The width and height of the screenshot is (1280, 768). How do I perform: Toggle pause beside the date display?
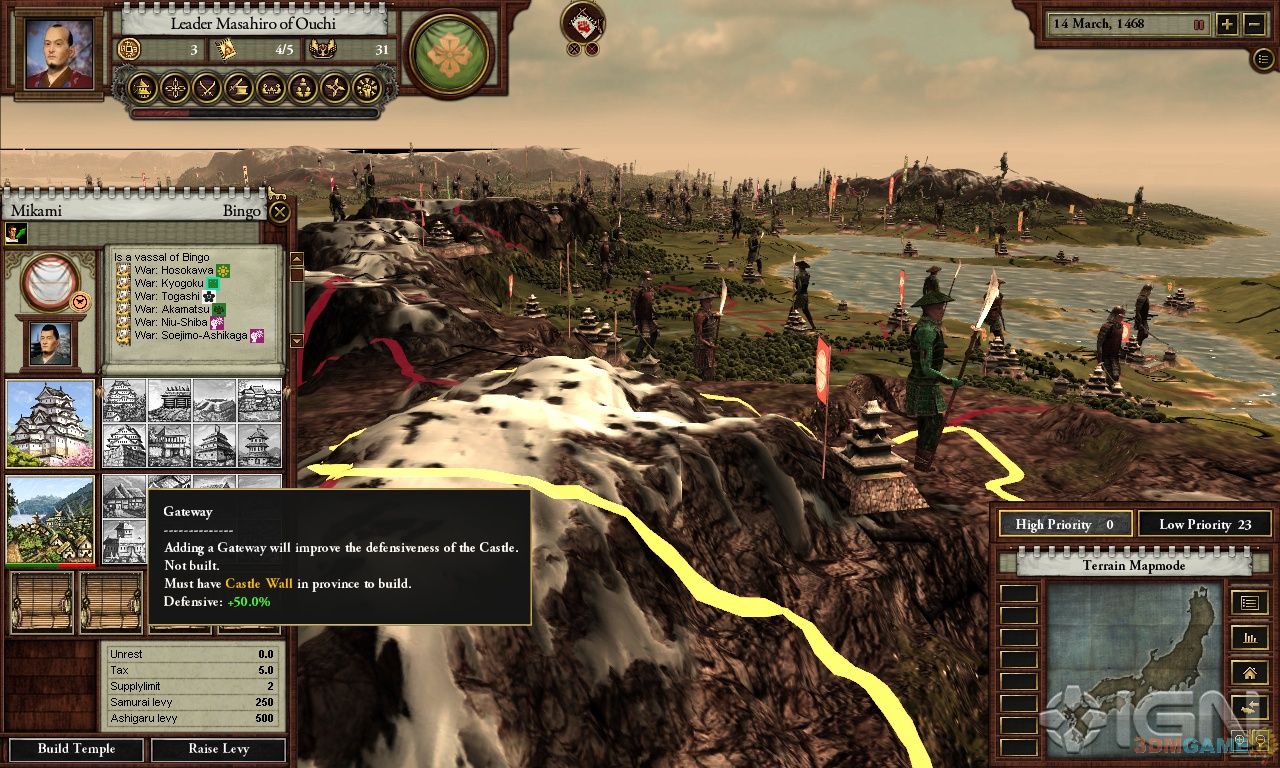(x=1198, y=24)
